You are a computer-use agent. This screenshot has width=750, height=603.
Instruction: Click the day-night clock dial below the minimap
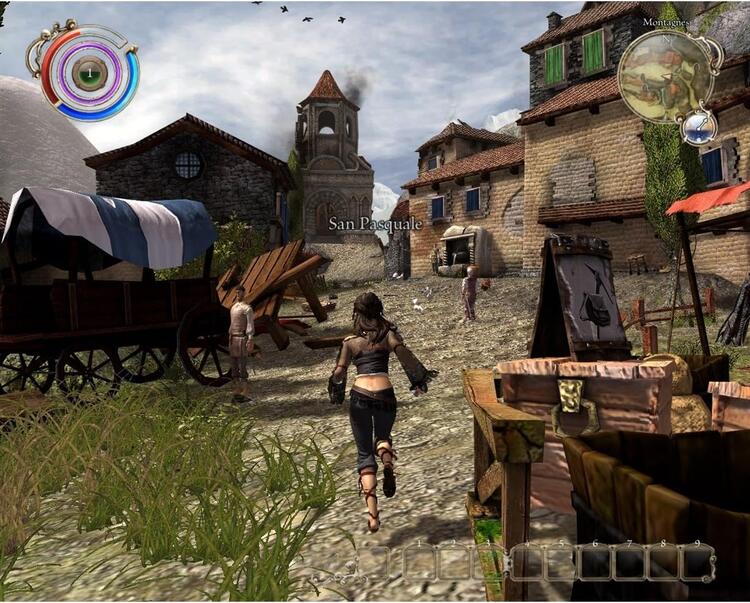(699, 126)
